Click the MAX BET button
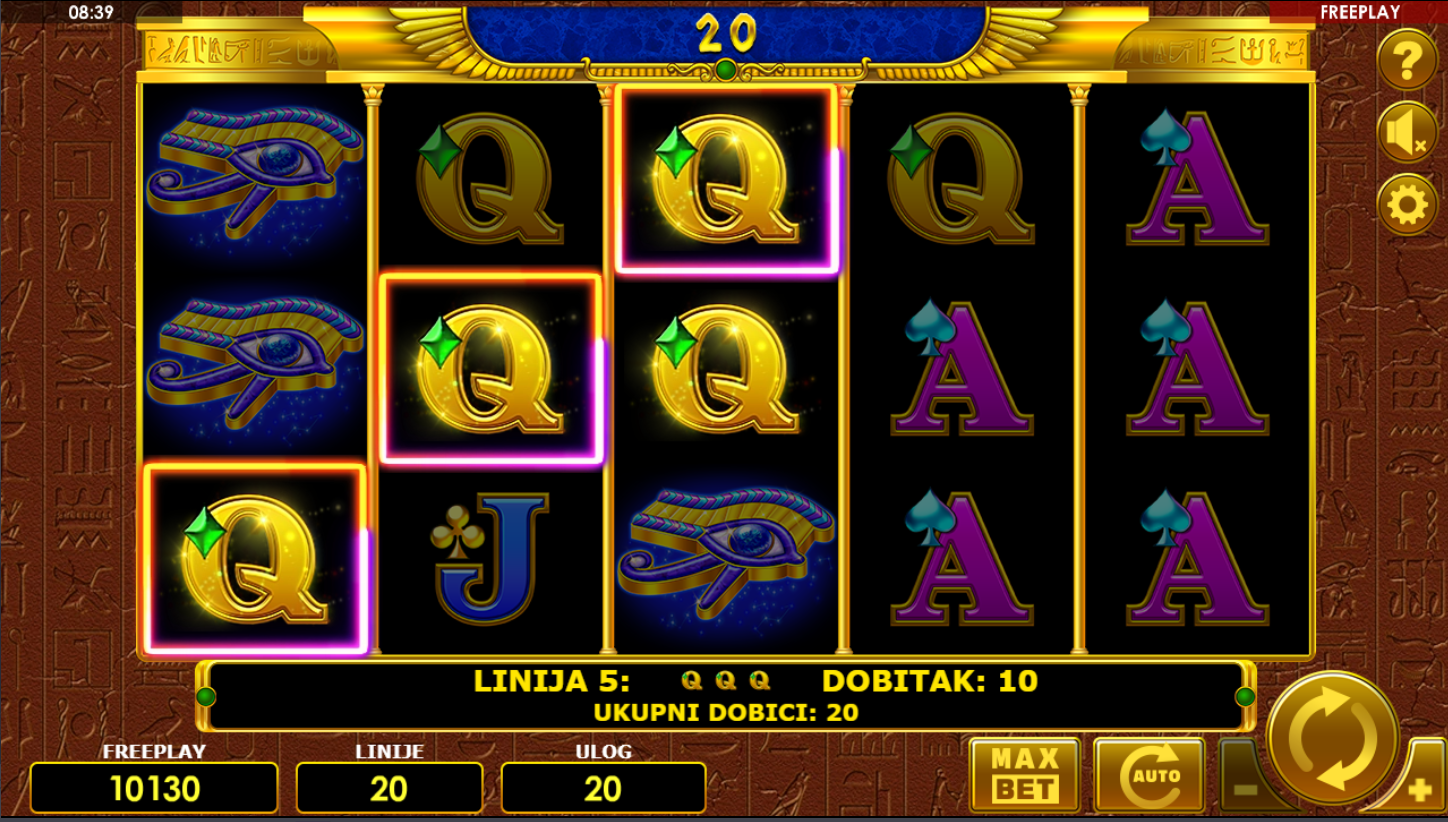The width and height of the screenshot is (1448, 822). point(1024,775)
